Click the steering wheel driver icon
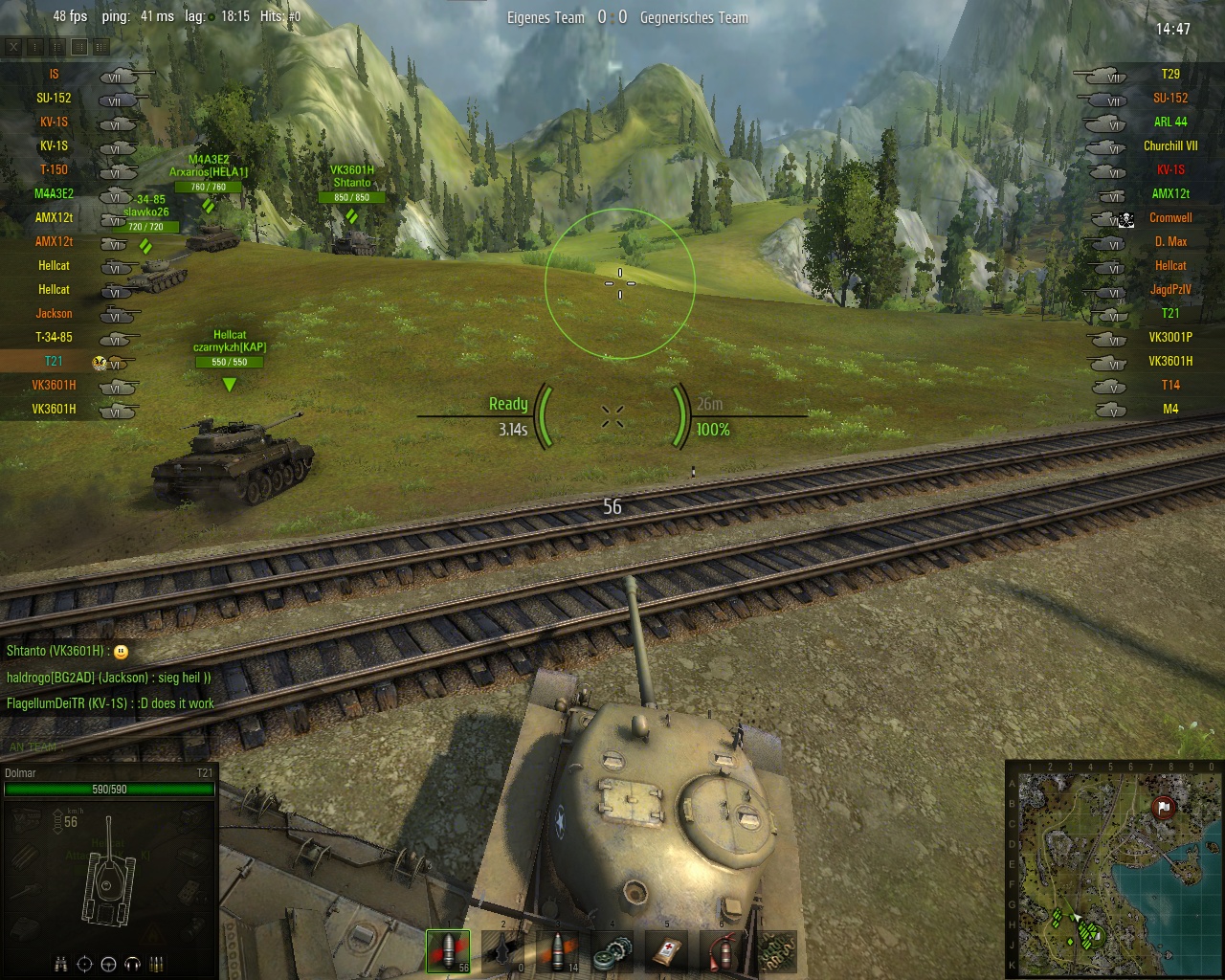The width and height of the screenshot is (1225, 980). [109, 964]
